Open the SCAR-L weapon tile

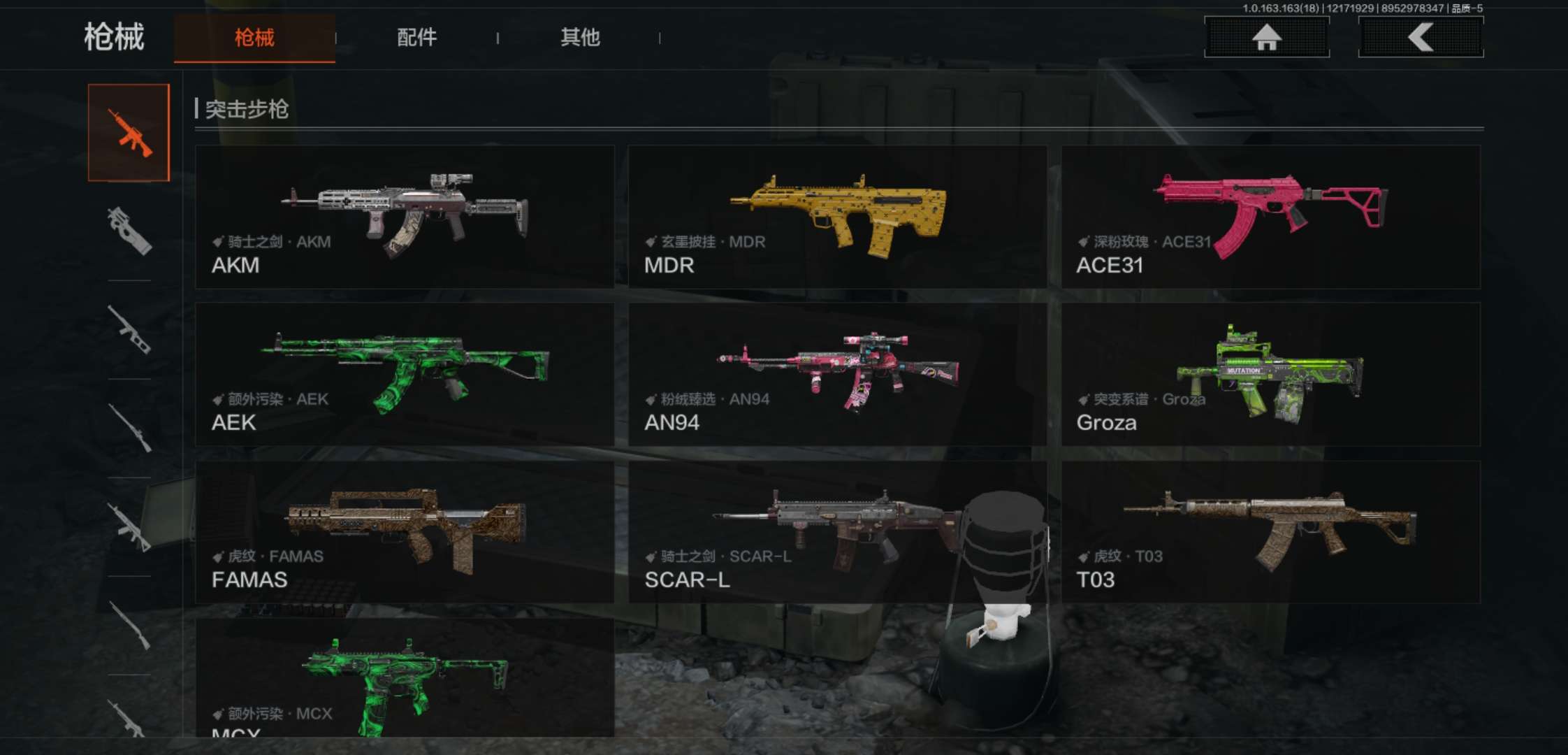pos(837,532)
